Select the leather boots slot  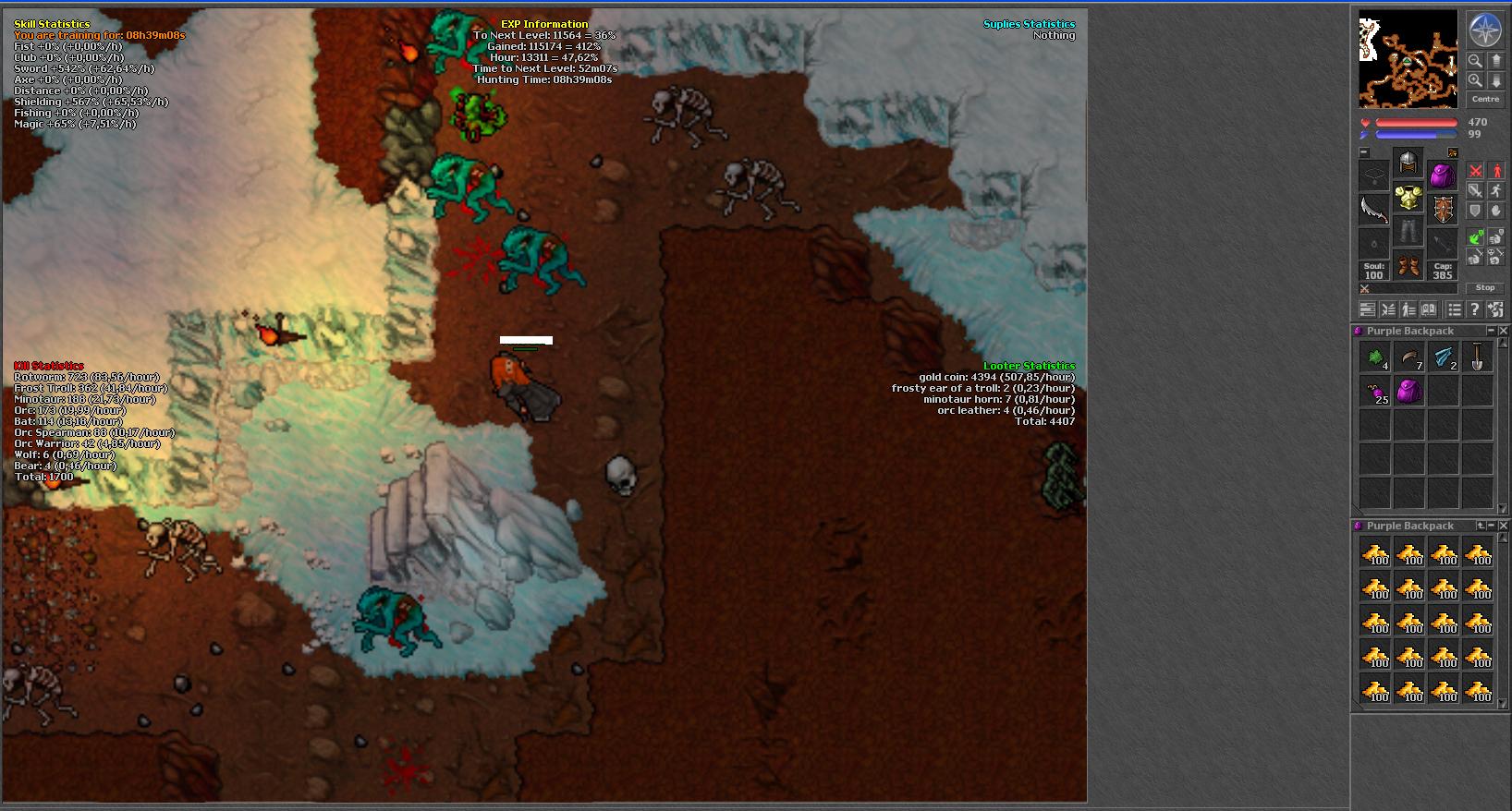point(1408,267)
